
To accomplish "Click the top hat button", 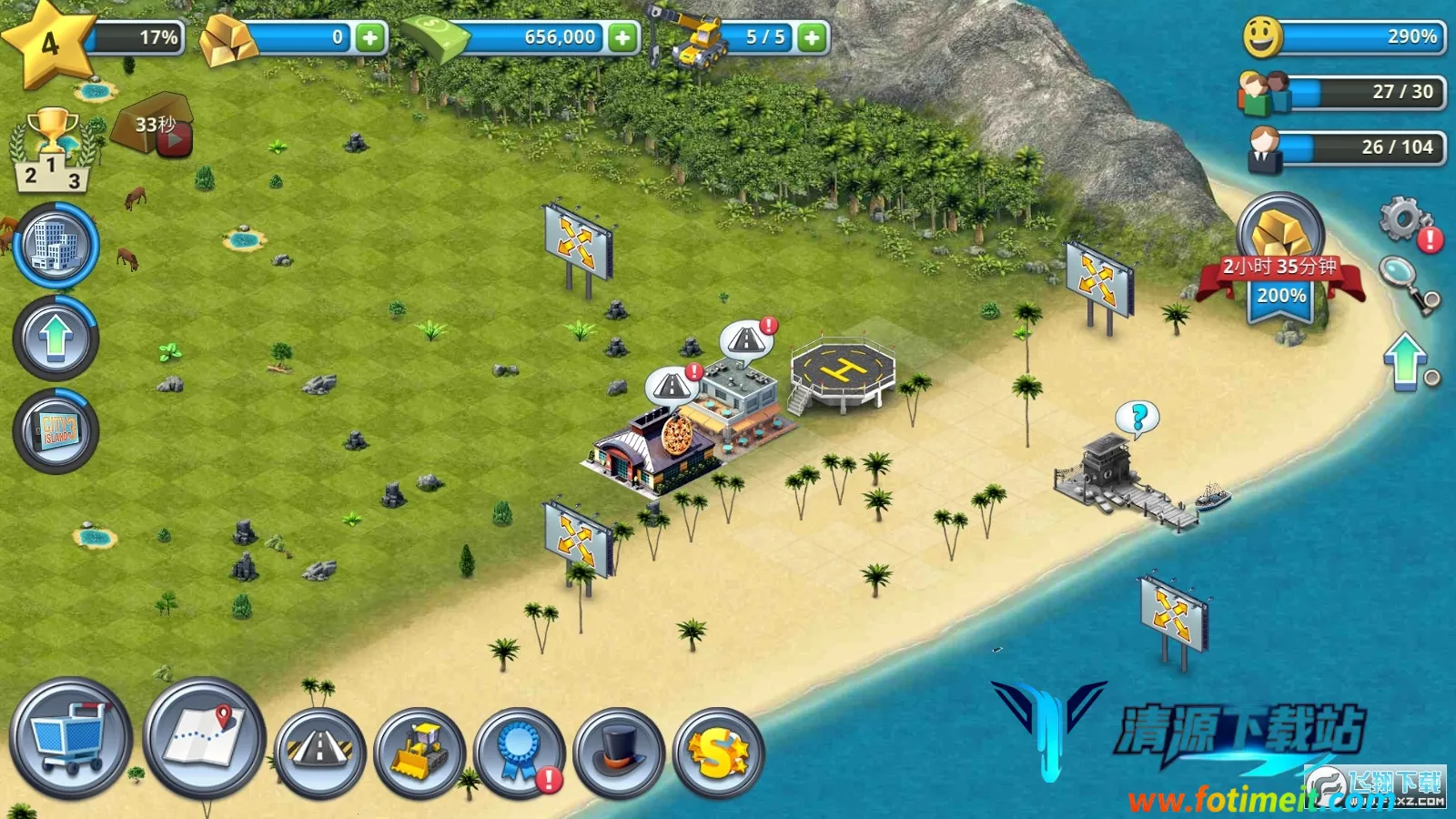I will point(620,752).
